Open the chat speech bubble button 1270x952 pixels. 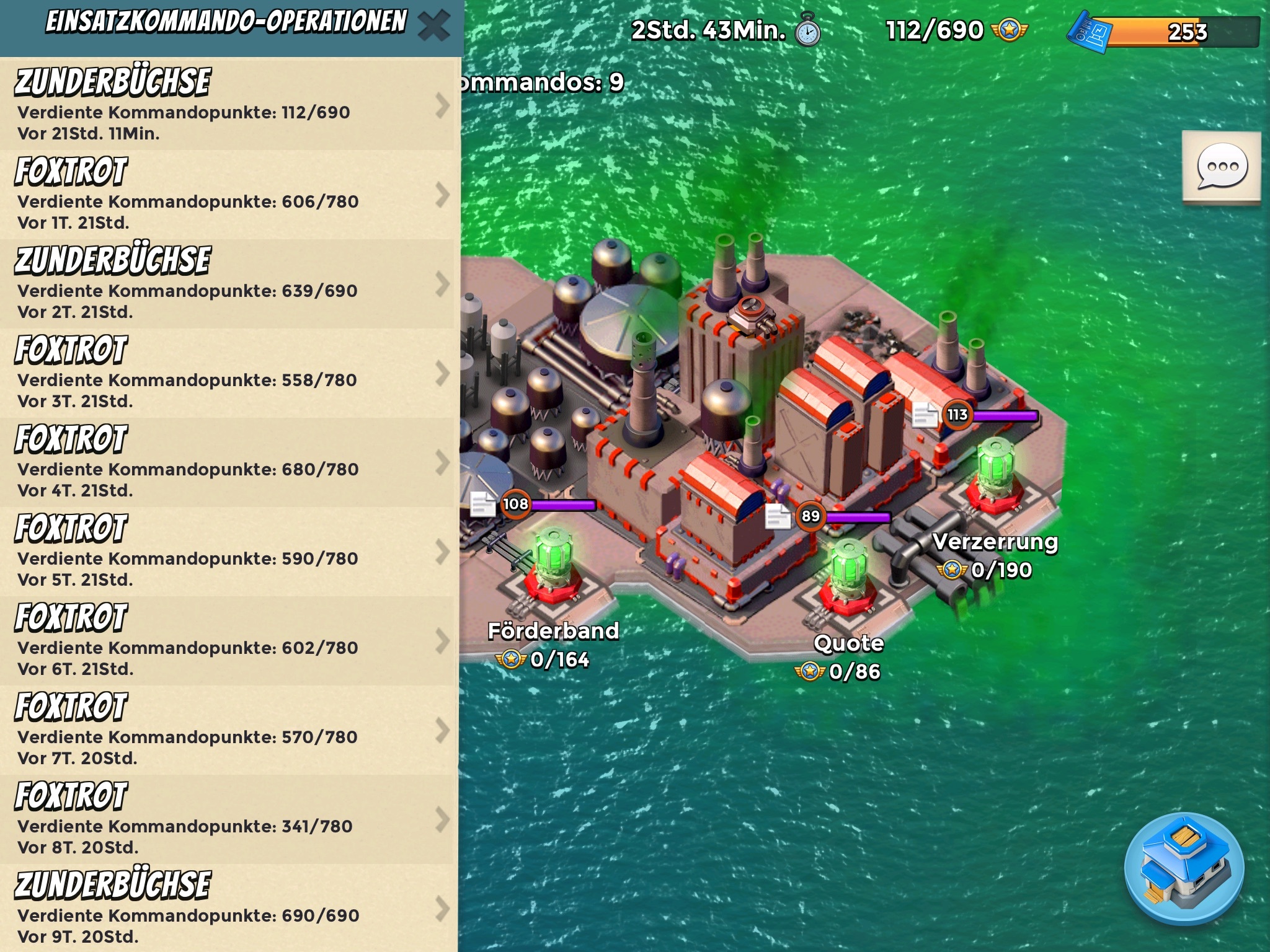coord(1222,167)
